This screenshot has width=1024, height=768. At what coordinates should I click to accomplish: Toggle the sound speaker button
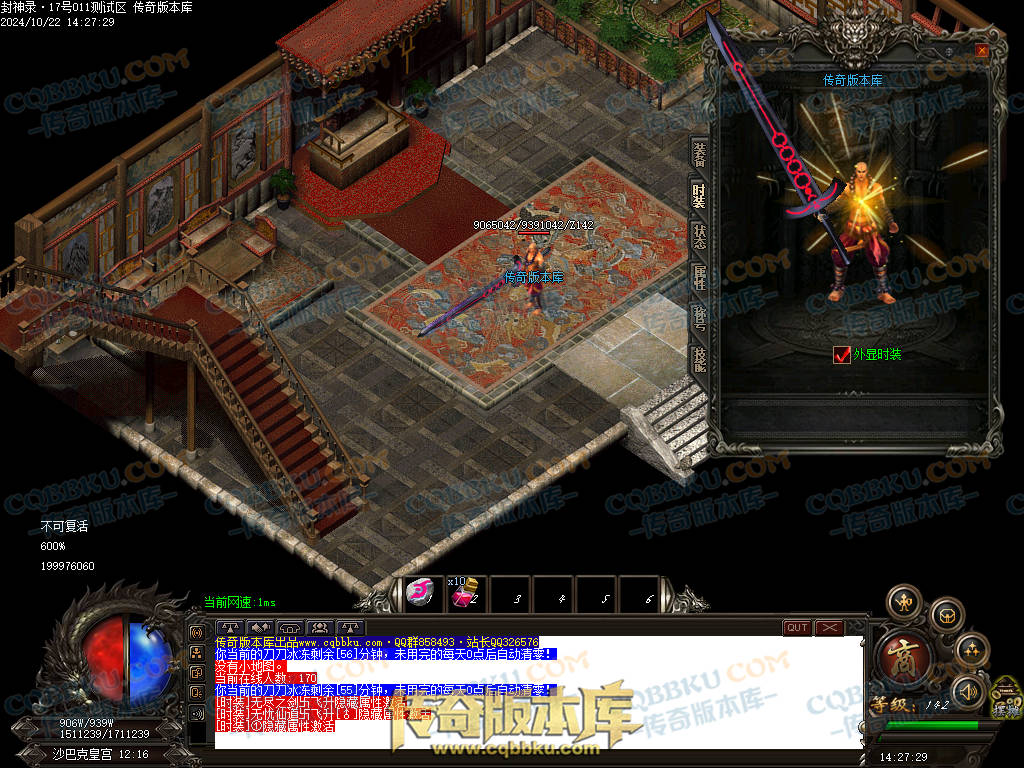967,691
